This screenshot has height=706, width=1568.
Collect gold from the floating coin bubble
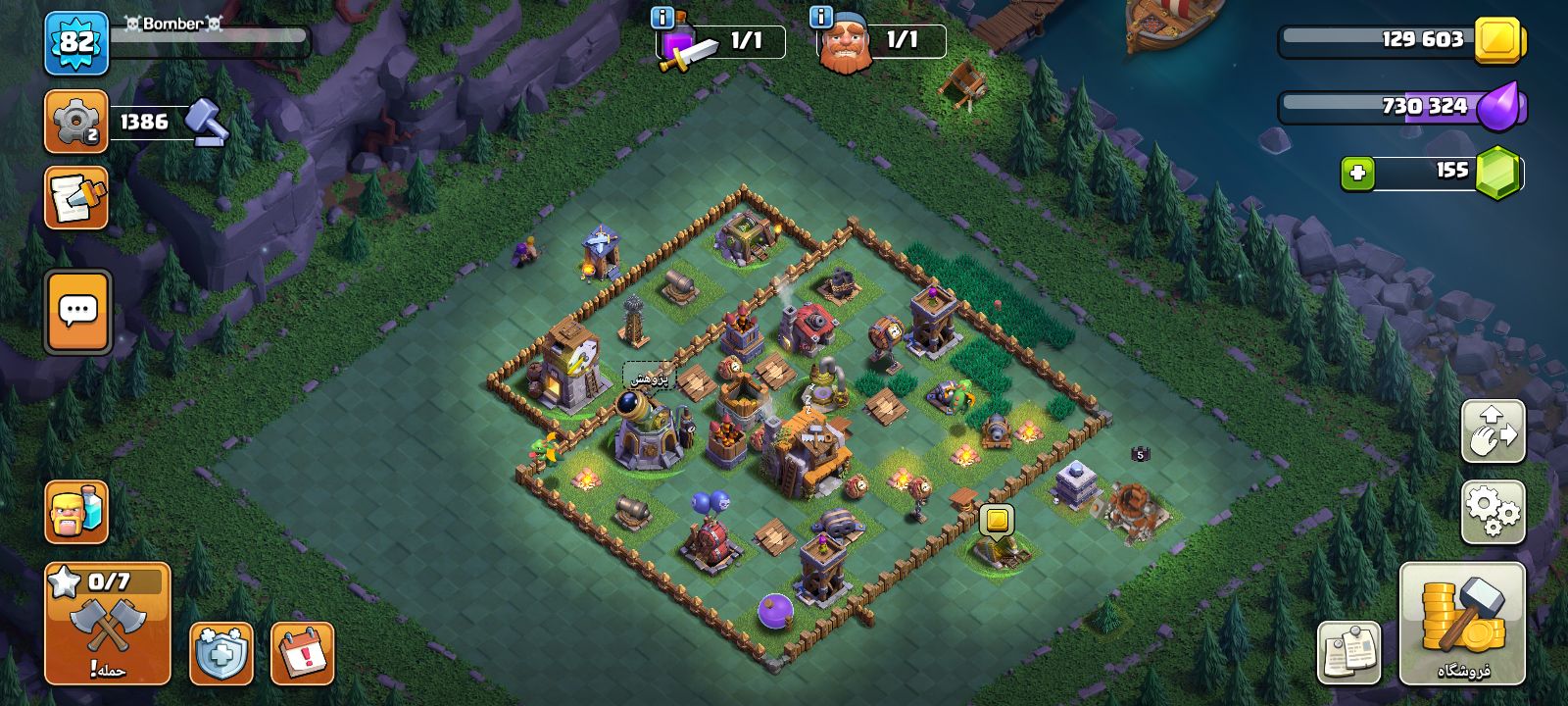tap(996, 520)
